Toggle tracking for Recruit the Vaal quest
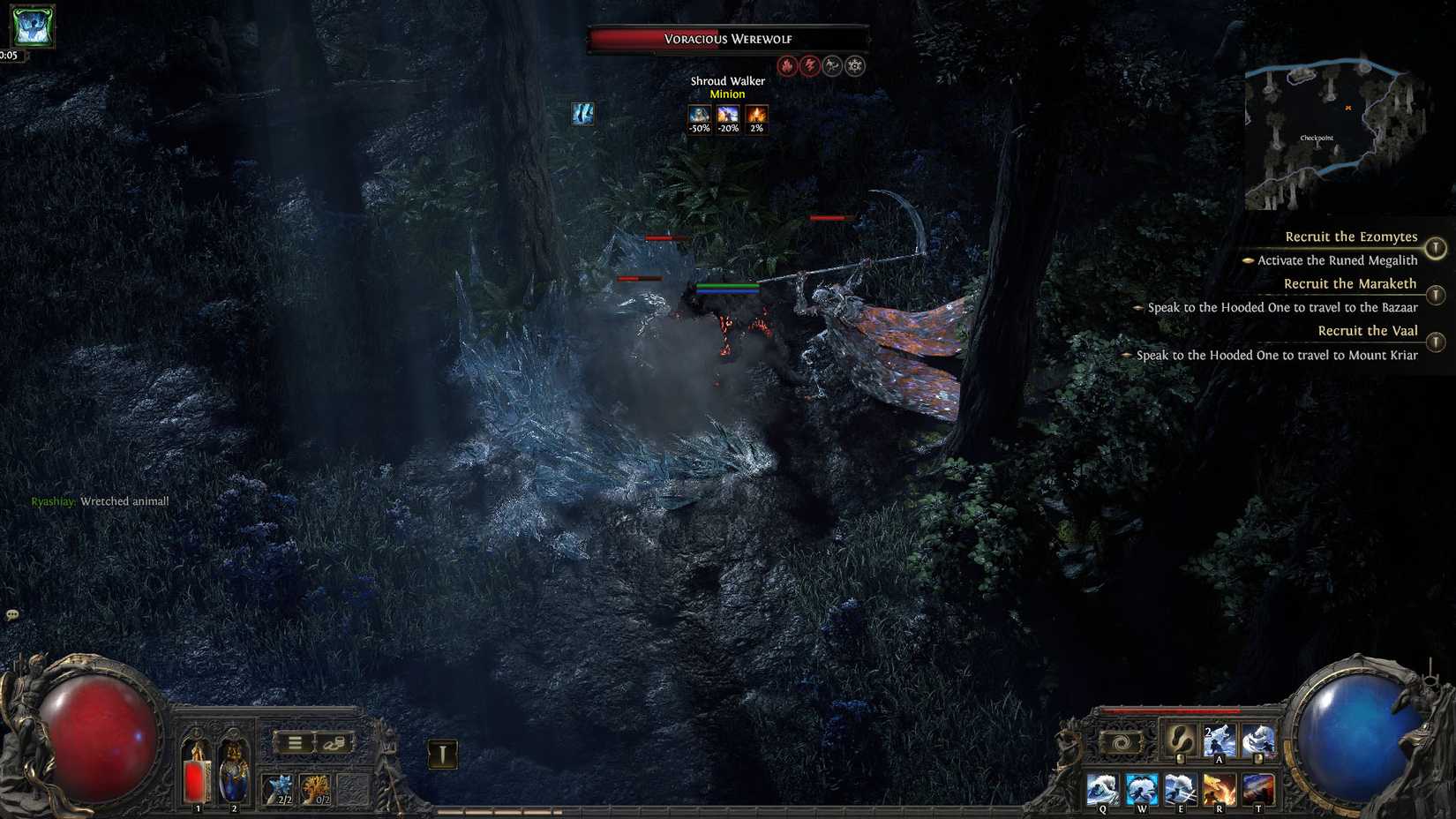The width and height of the screenshot is (1456, 819). click(1437, 342)
